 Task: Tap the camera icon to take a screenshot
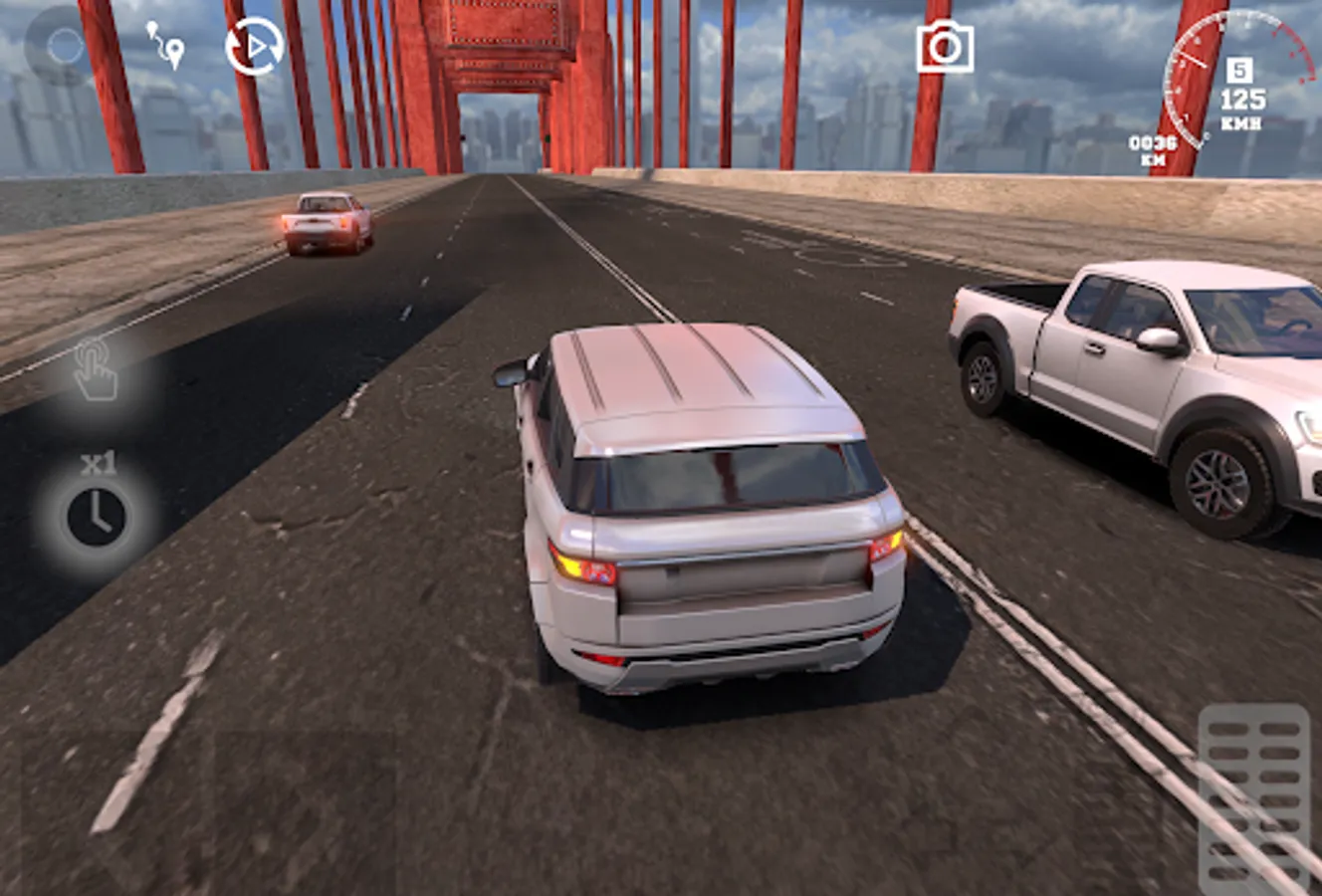pyautogui.click(x=944, y=46)
